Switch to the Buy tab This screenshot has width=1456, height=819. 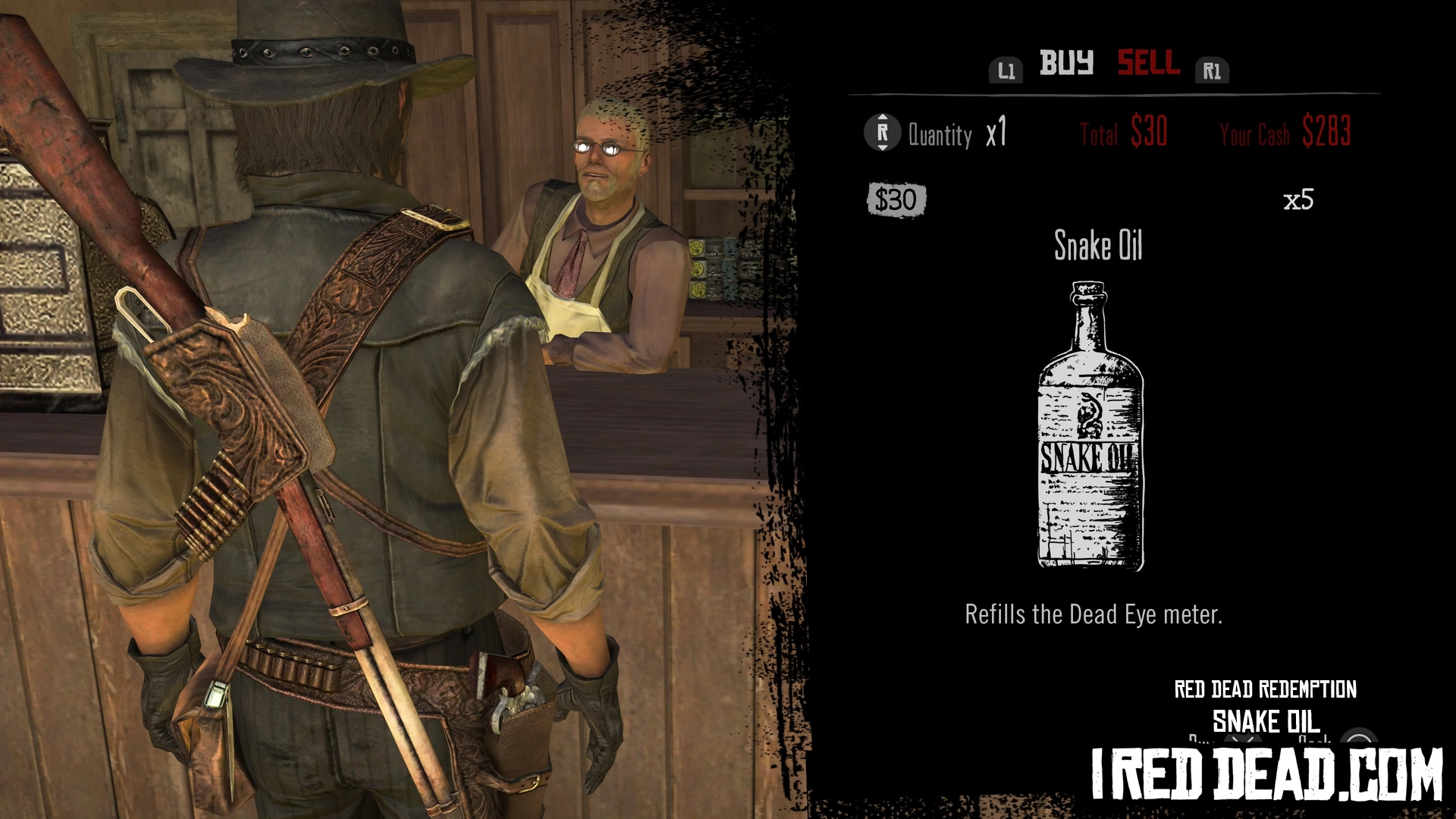pyautogui.click(x=1065, y=63)
